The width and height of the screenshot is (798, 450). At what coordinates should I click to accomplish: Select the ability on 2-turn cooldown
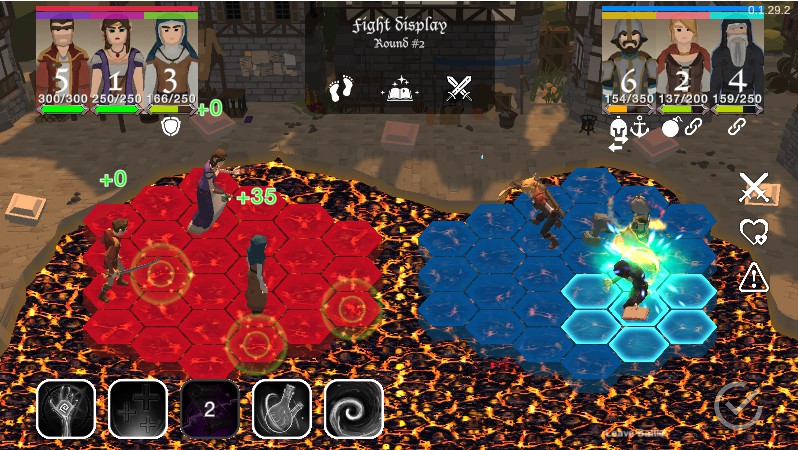[210, 409]
